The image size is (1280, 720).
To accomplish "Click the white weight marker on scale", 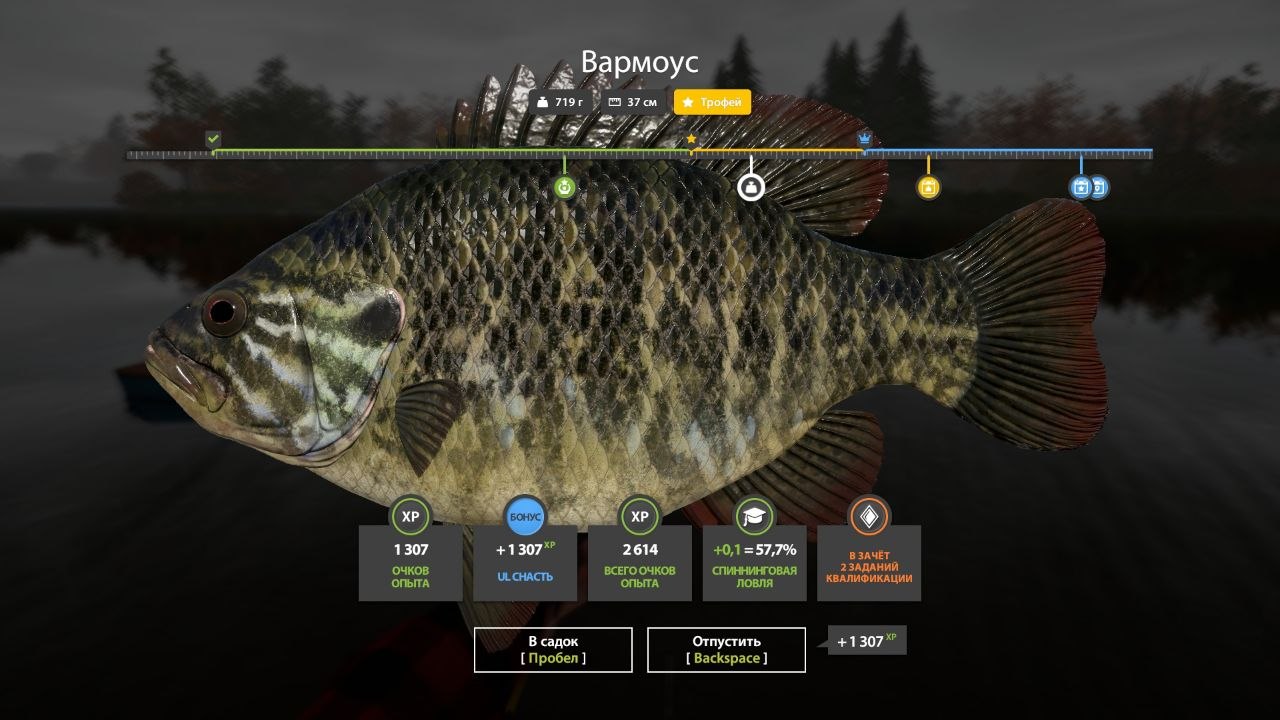I will (x=751, y=187).
